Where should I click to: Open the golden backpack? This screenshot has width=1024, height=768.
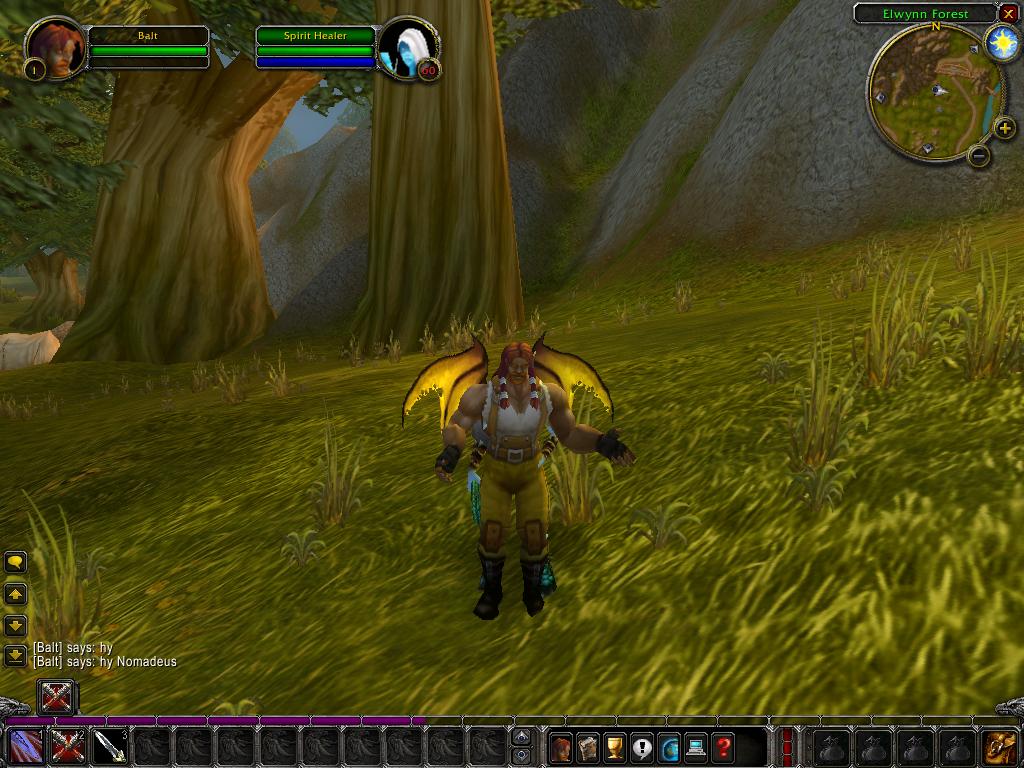coord(999,746)
